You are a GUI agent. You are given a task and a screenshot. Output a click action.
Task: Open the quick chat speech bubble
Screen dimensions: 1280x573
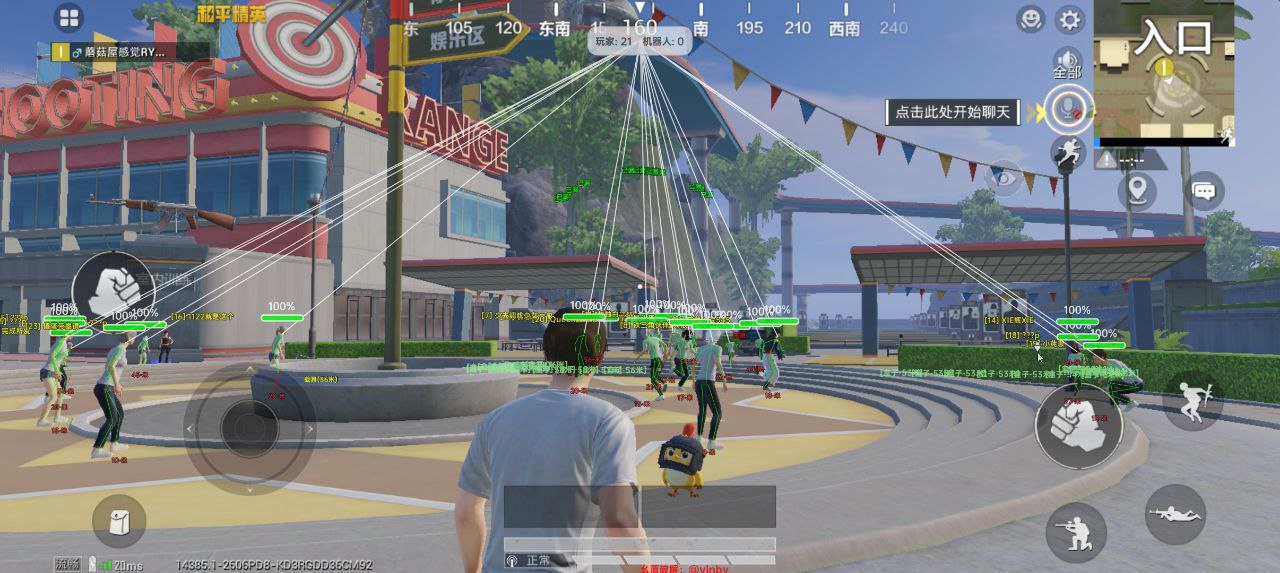coord(1205,190)
